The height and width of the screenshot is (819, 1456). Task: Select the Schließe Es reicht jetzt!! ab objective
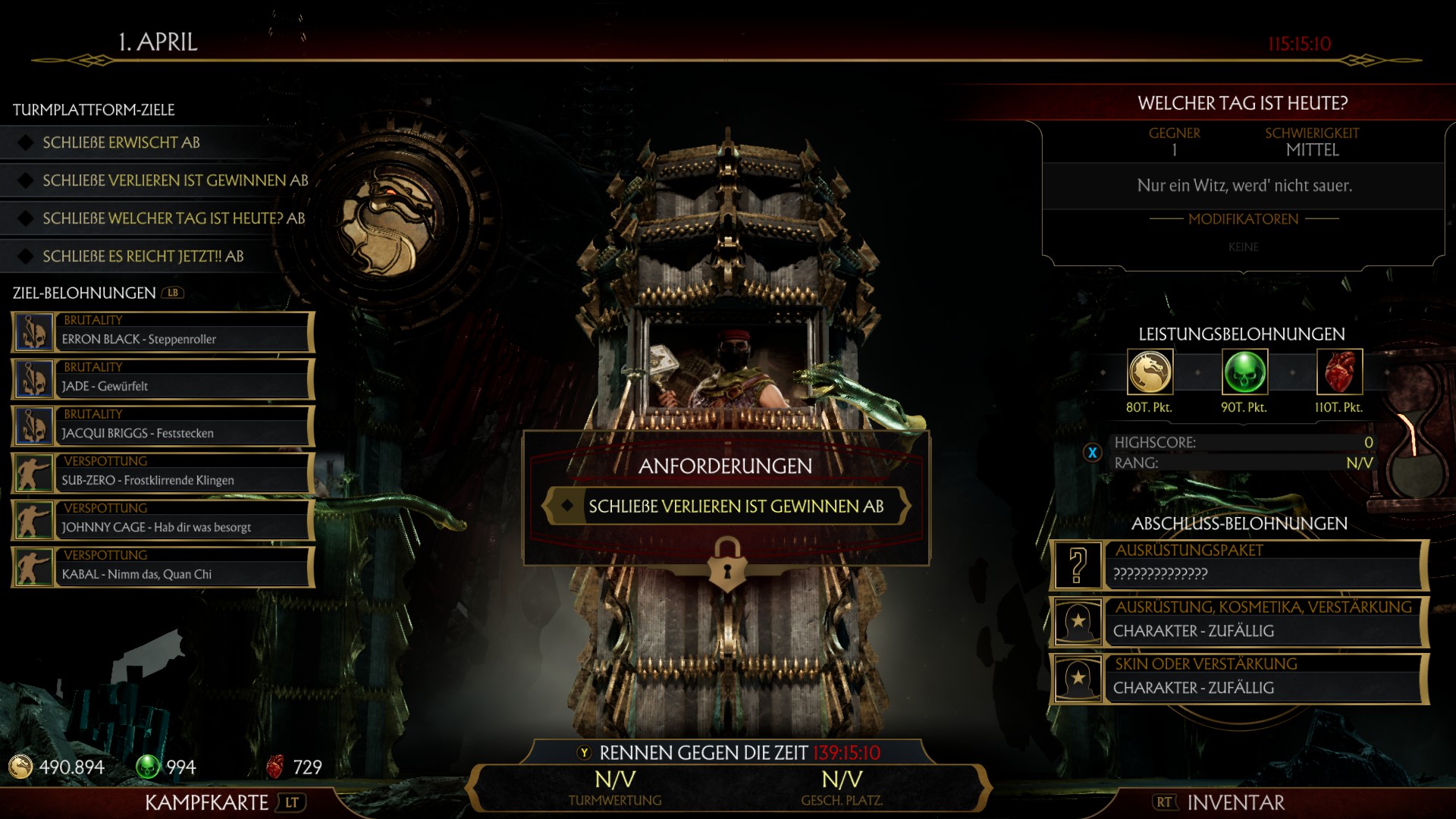(x=143, y=256)
